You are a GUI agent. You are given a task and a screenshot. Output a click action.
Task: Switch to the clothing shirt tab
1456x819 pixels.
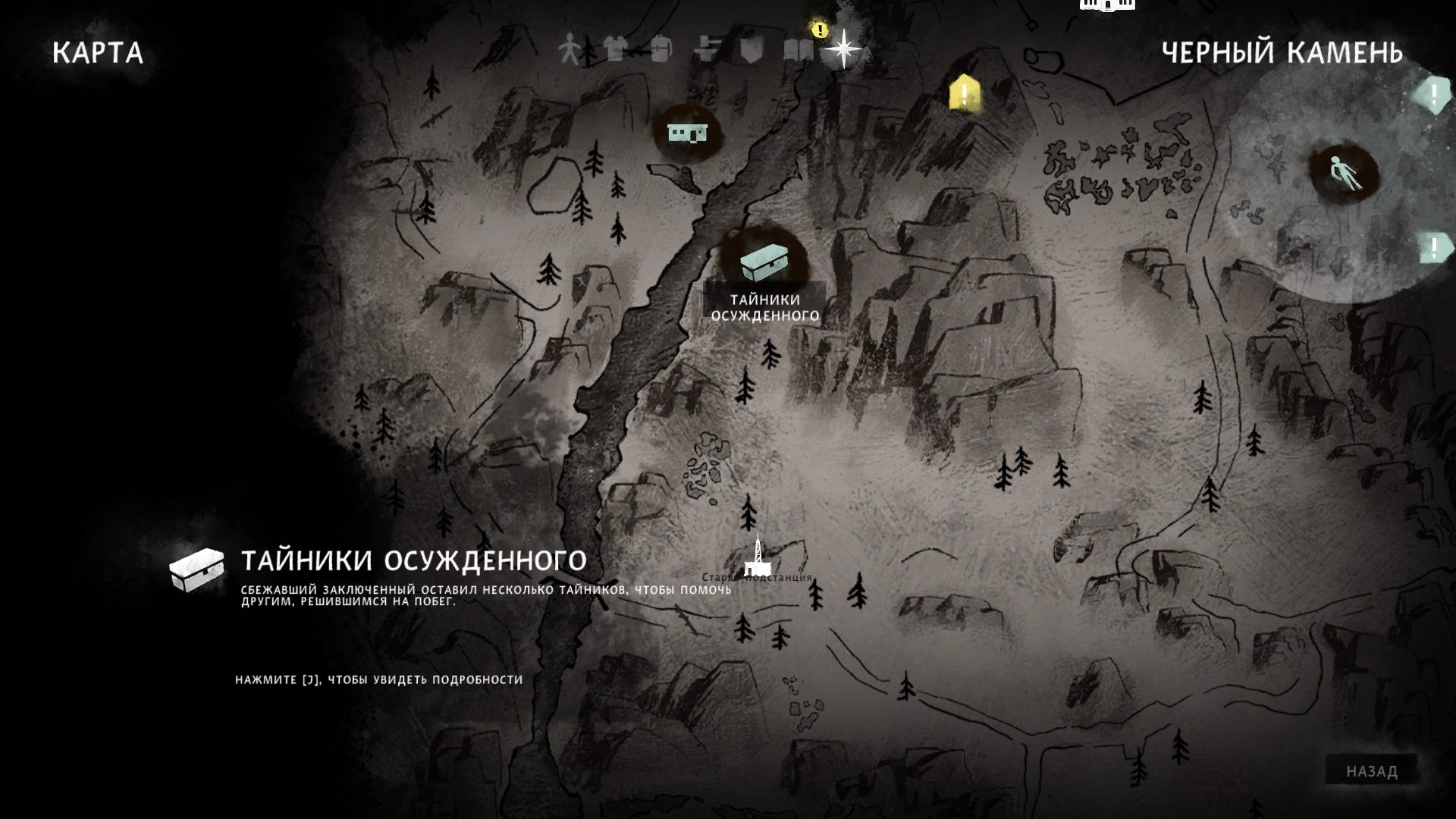coord(616,50)
